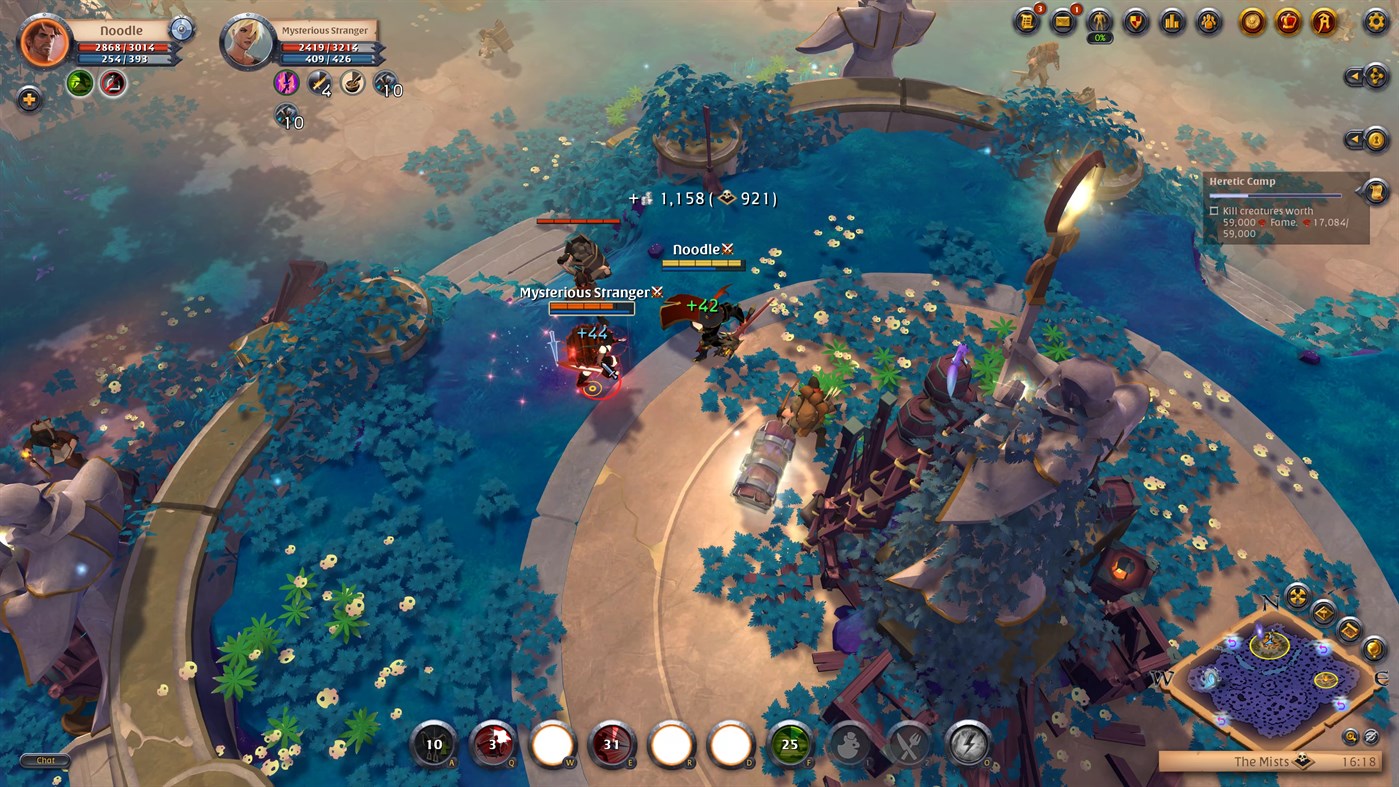Drink the green F-slot potion showing 25
This screenshot has height=787, width=1399.
pyautogui.click(x=789, y=744)
